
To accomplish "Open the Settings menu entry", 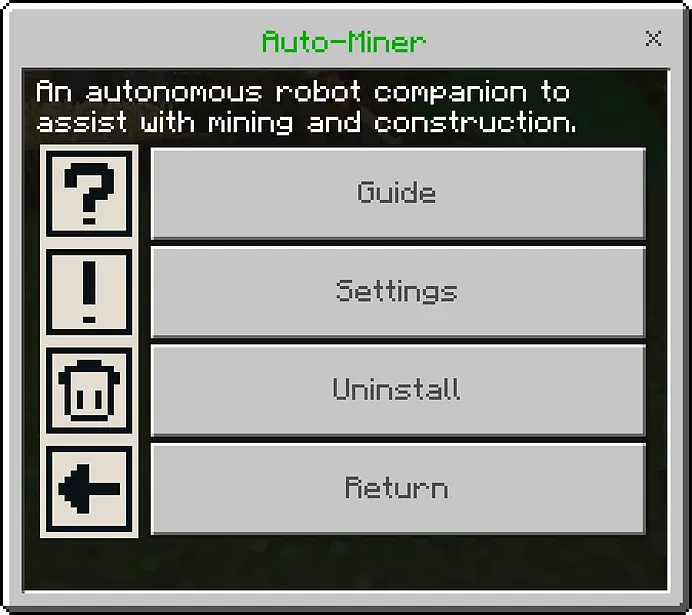I will click(397, 291).
